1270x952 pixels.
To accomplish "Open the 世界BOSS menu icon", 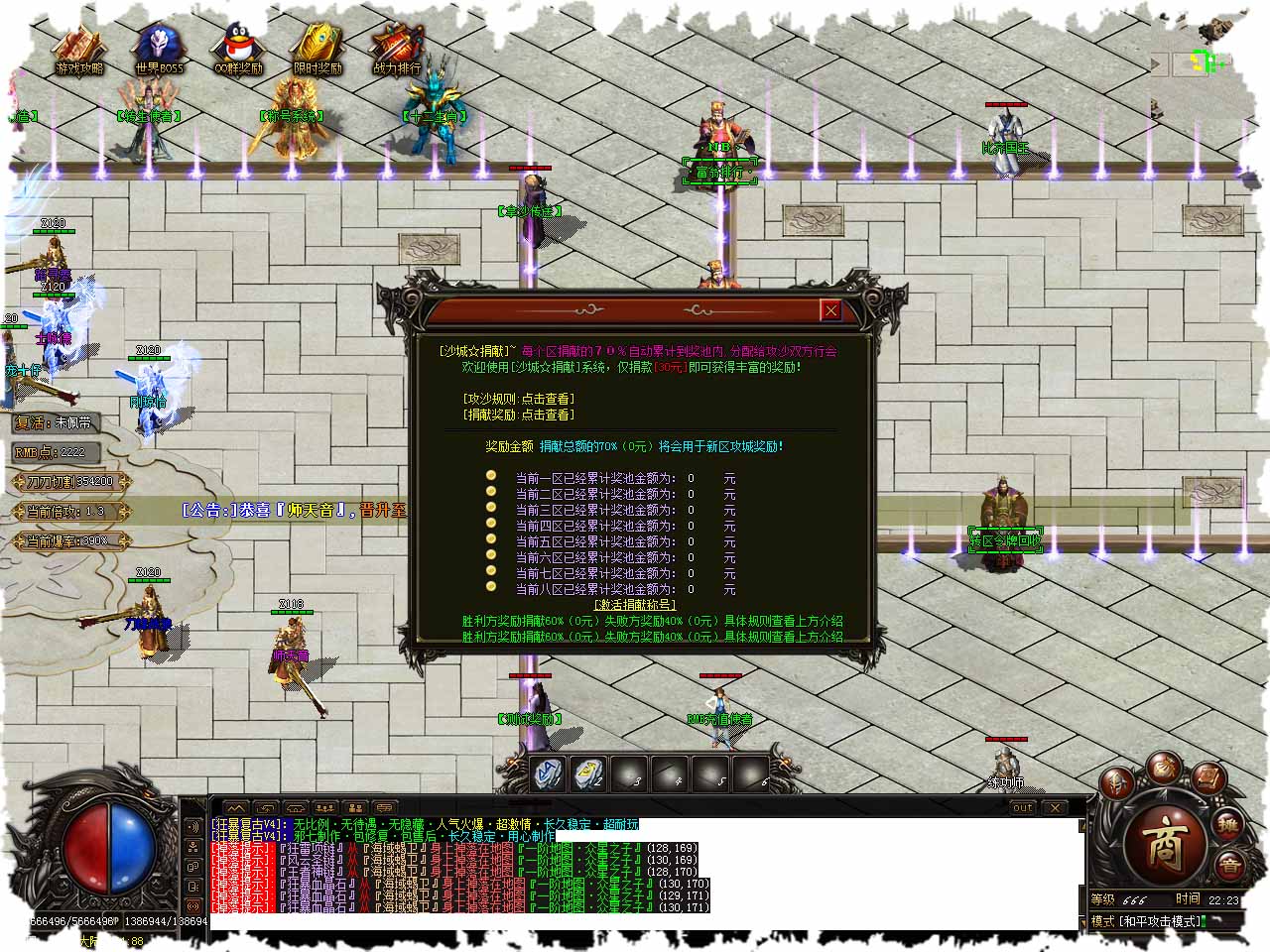I will (x=159, y=48).
